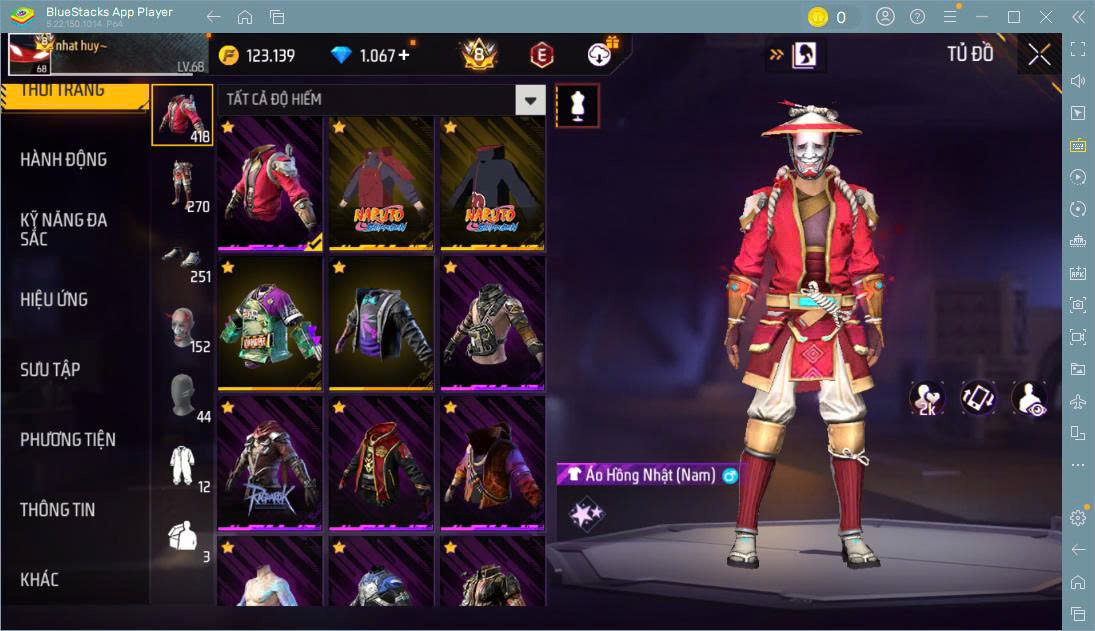
Task: Open the rank B badge icon
Action: [x=480, y=55]
